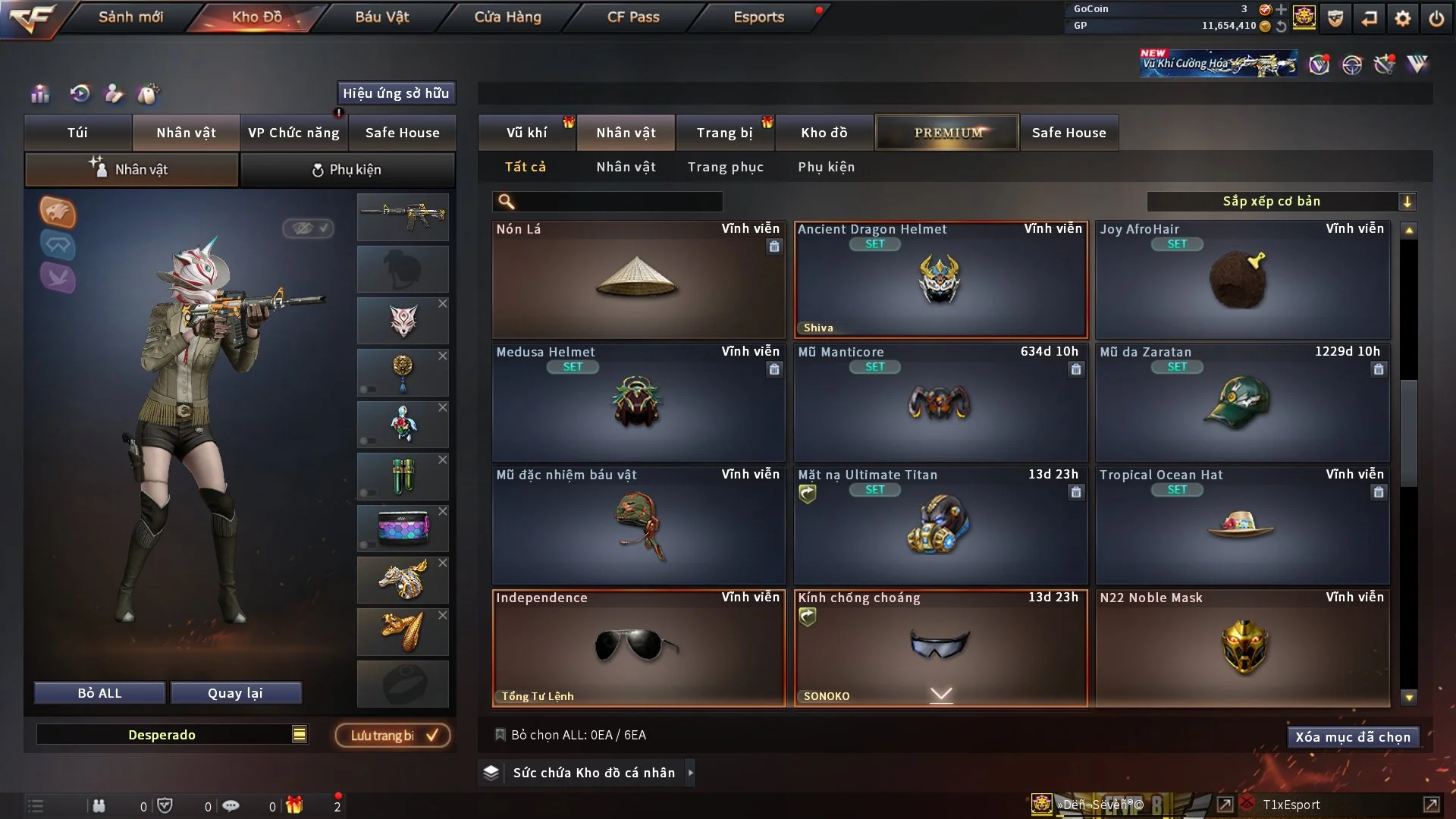
Task: Choose the Nón Lá conical hat
Action: click(638, 279)
